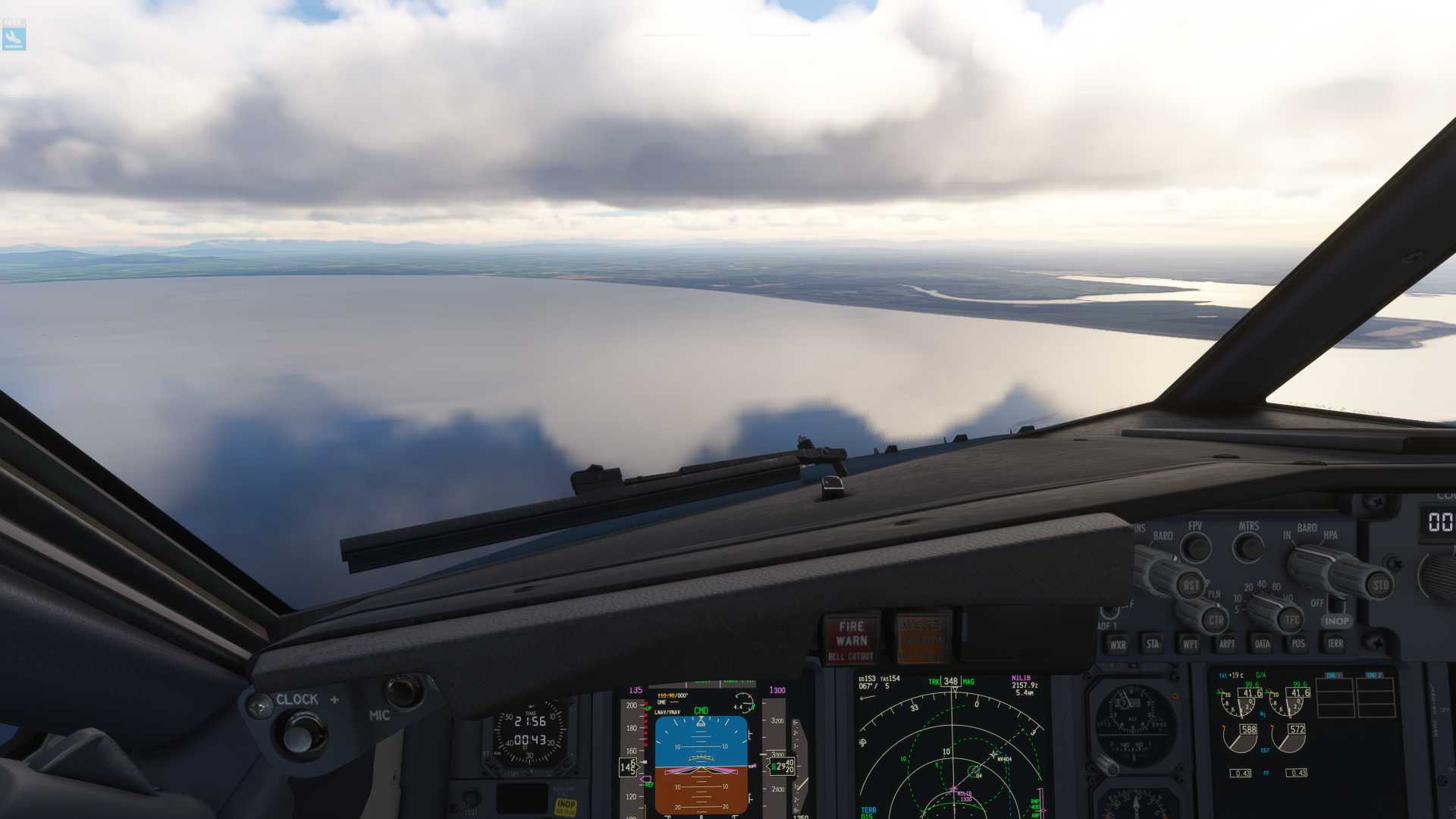Push the MTRS meters button

point(1248,547)
